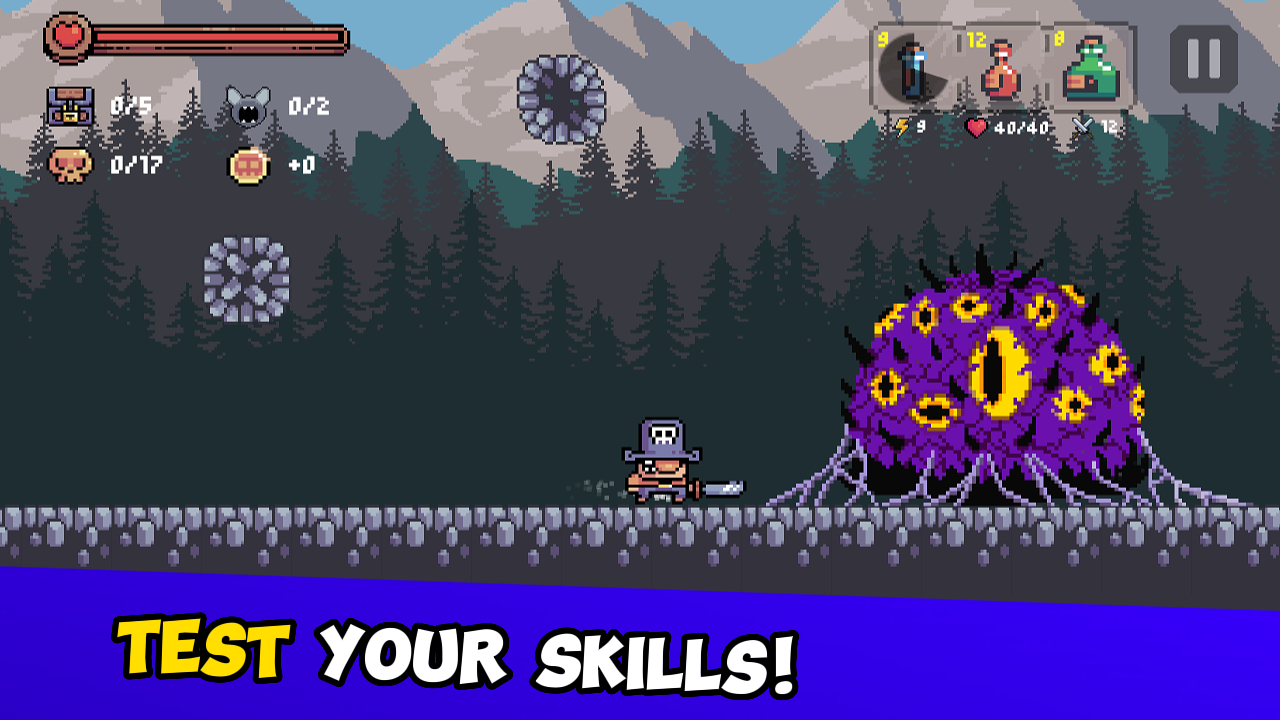The image size is (1280, 720).
Task: Click the red health bar
Action: point(200,38)
